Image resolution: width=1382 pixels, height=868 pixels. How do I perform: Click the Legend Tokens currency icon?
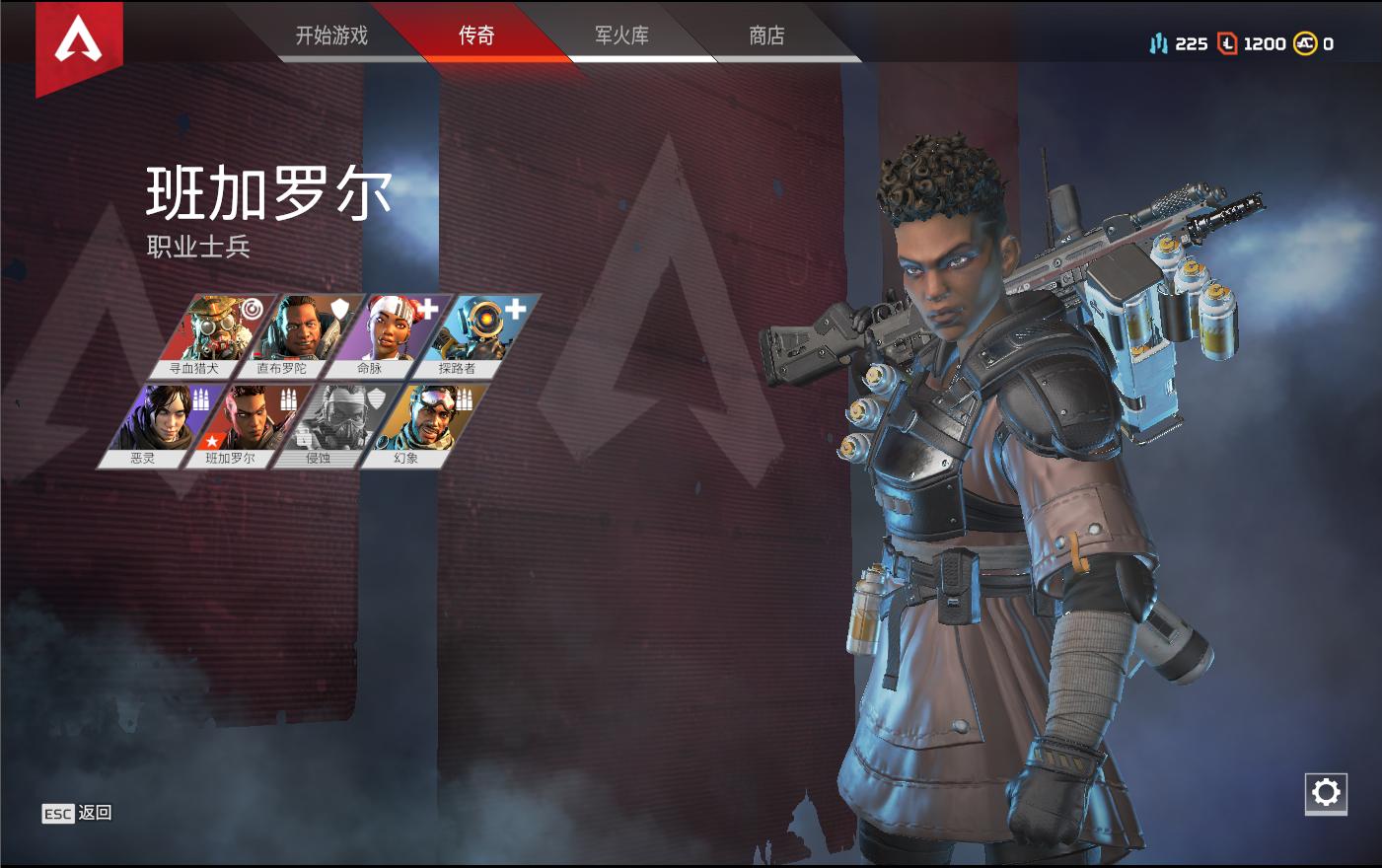tap(1225, 43)
